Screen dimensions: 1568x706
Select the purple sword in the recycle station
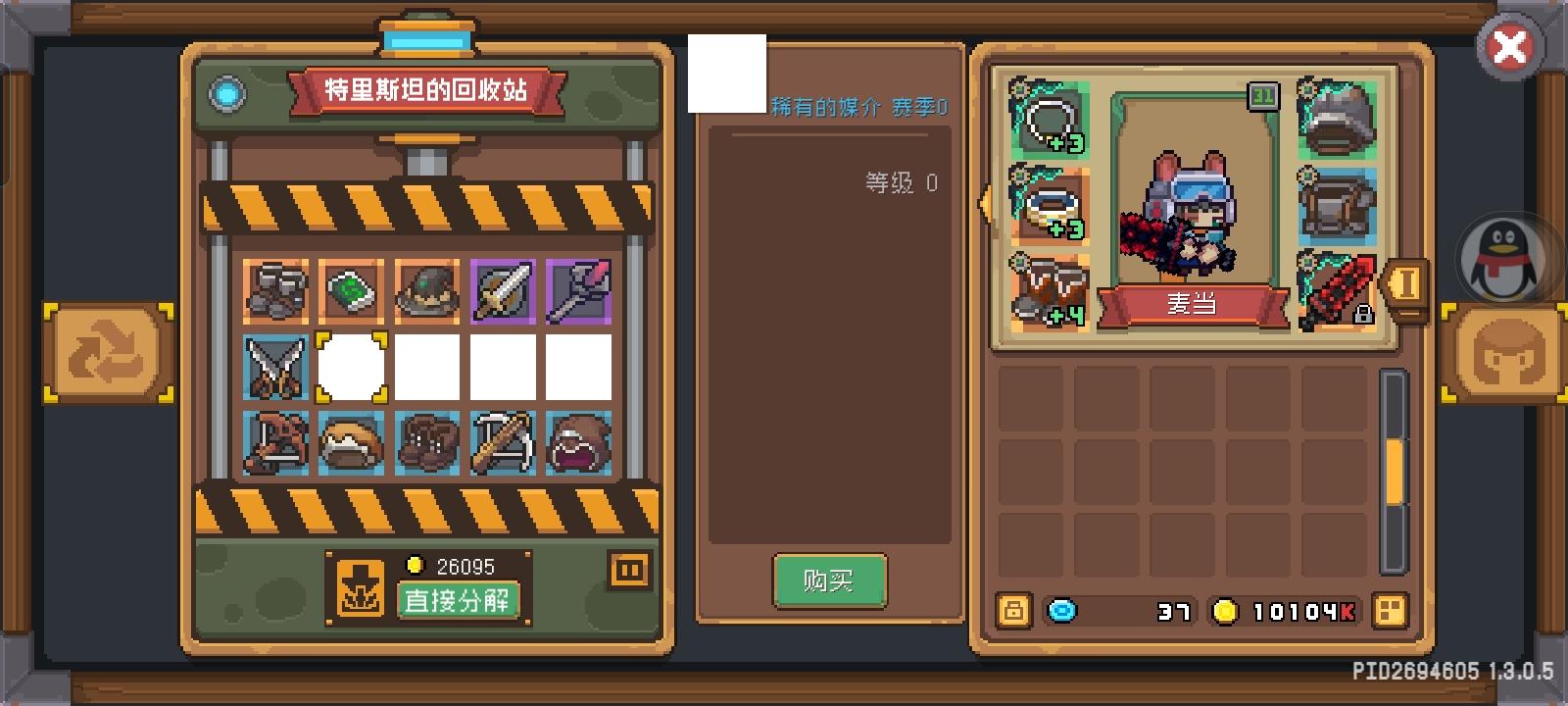click(503, 289)
